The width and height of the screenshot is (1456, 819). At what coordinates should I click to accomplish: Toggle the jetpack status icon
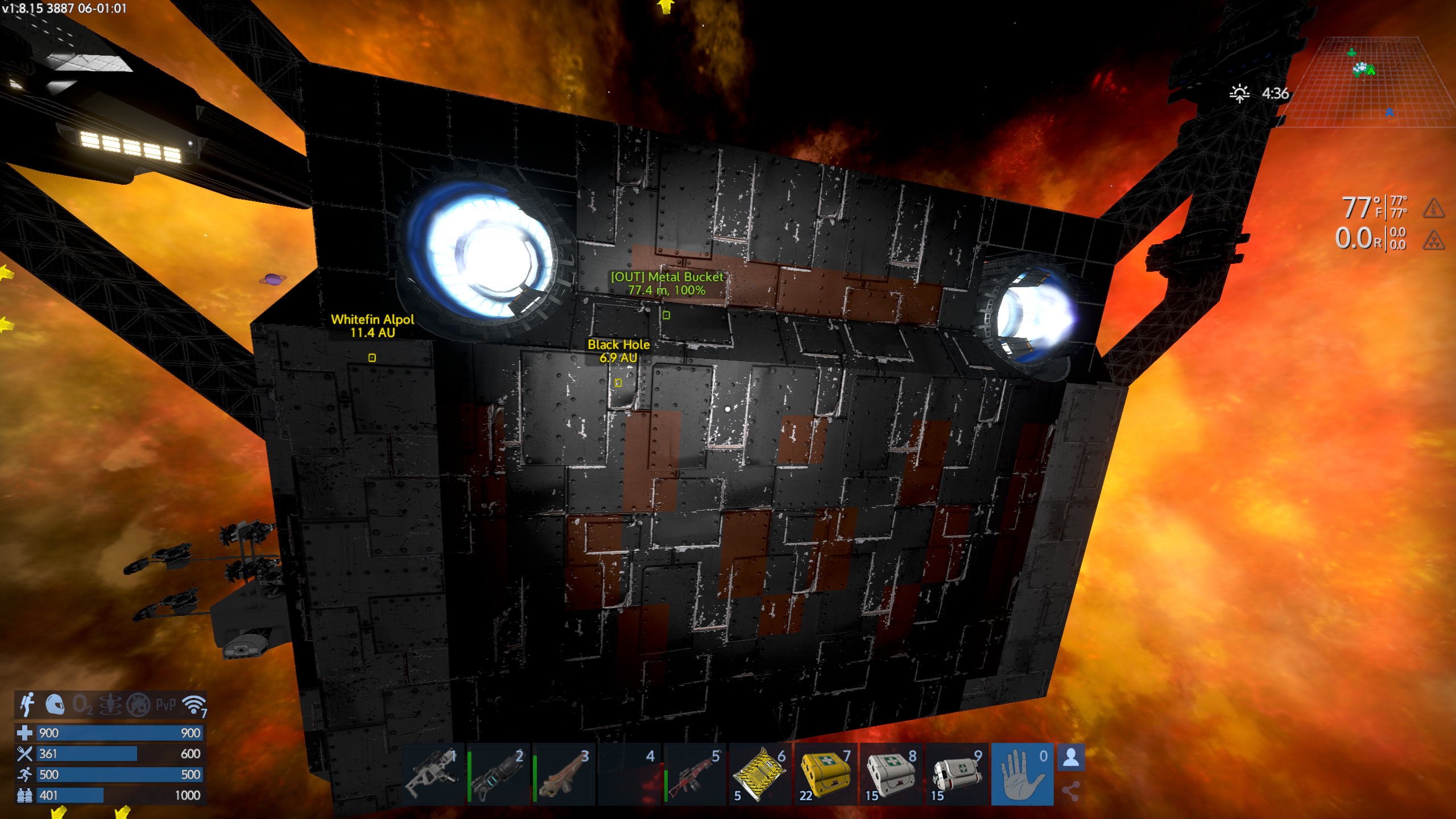(27, 705)
